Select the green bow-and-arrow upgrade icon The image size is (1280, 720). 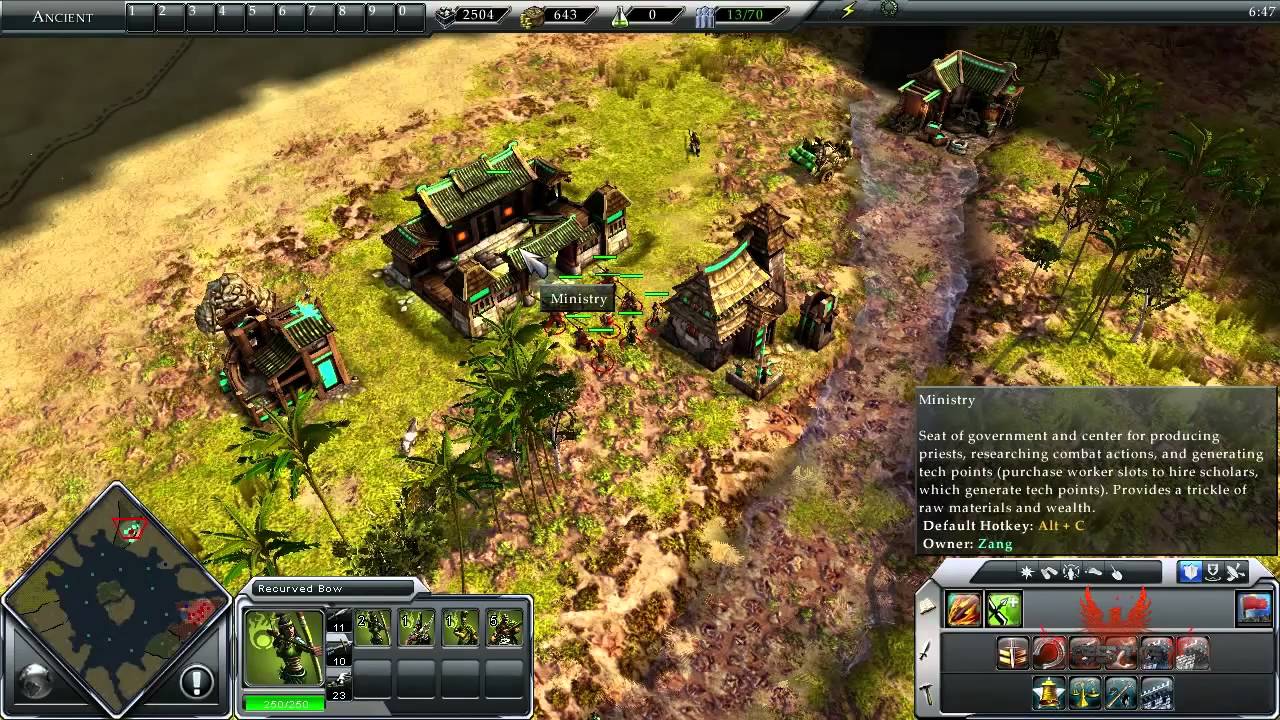tap(1004, 609)
